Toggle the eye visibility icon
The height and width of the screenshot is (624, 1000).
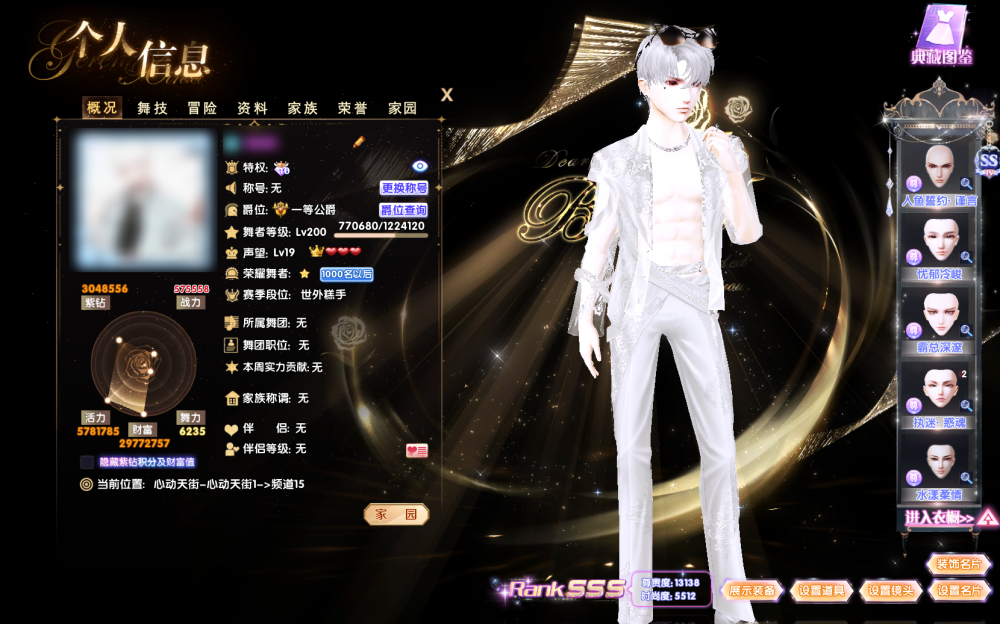coord(420,166)
